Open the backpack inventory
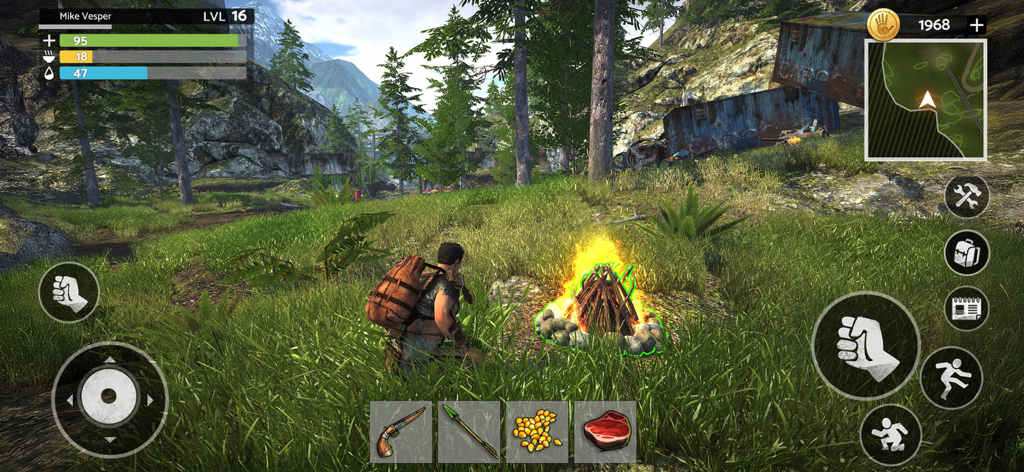The width and height of the screenshot is (1024, 472). 966,252
